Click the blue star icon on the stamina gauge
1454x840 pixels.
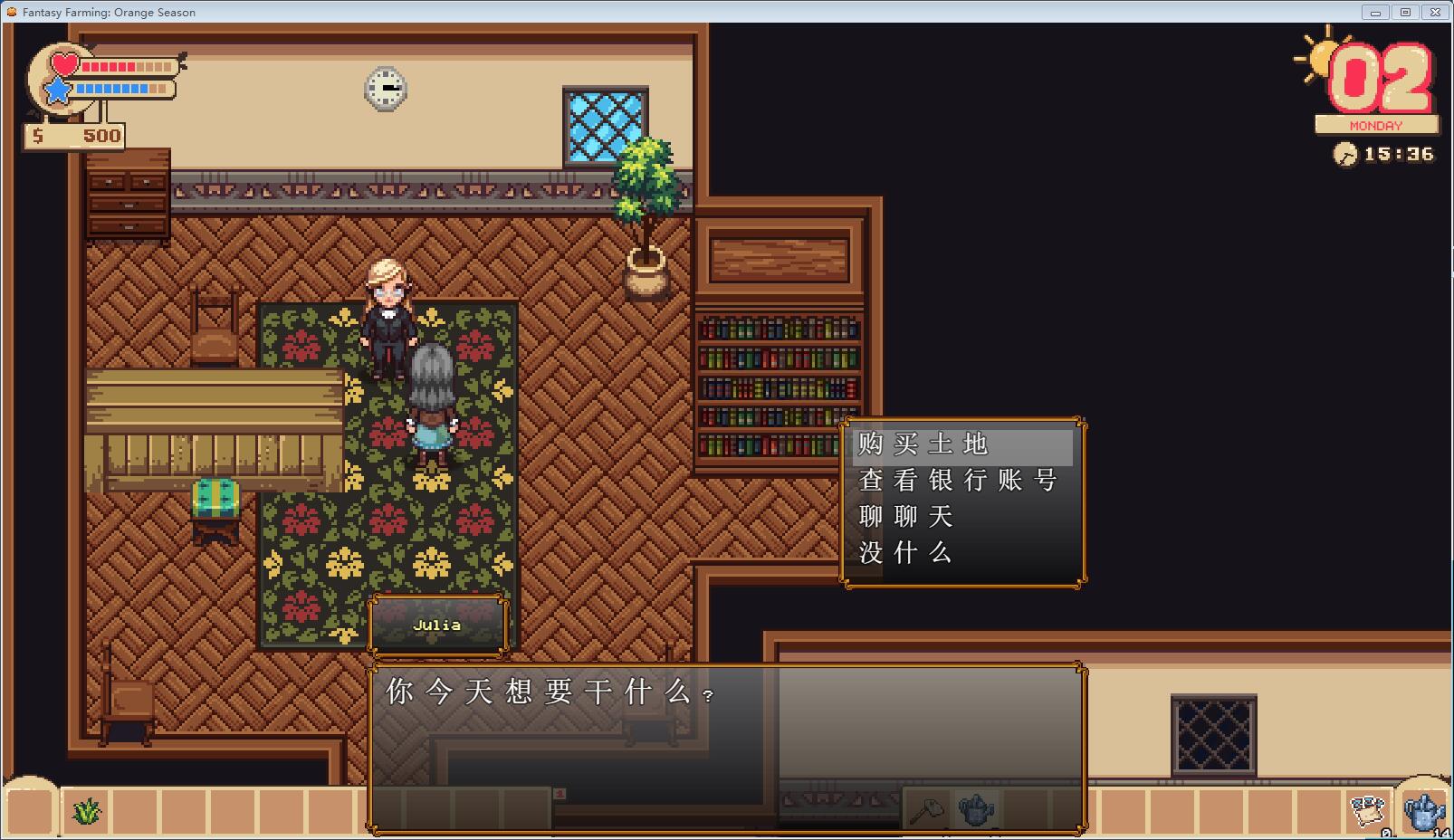[x=57, y=90]
